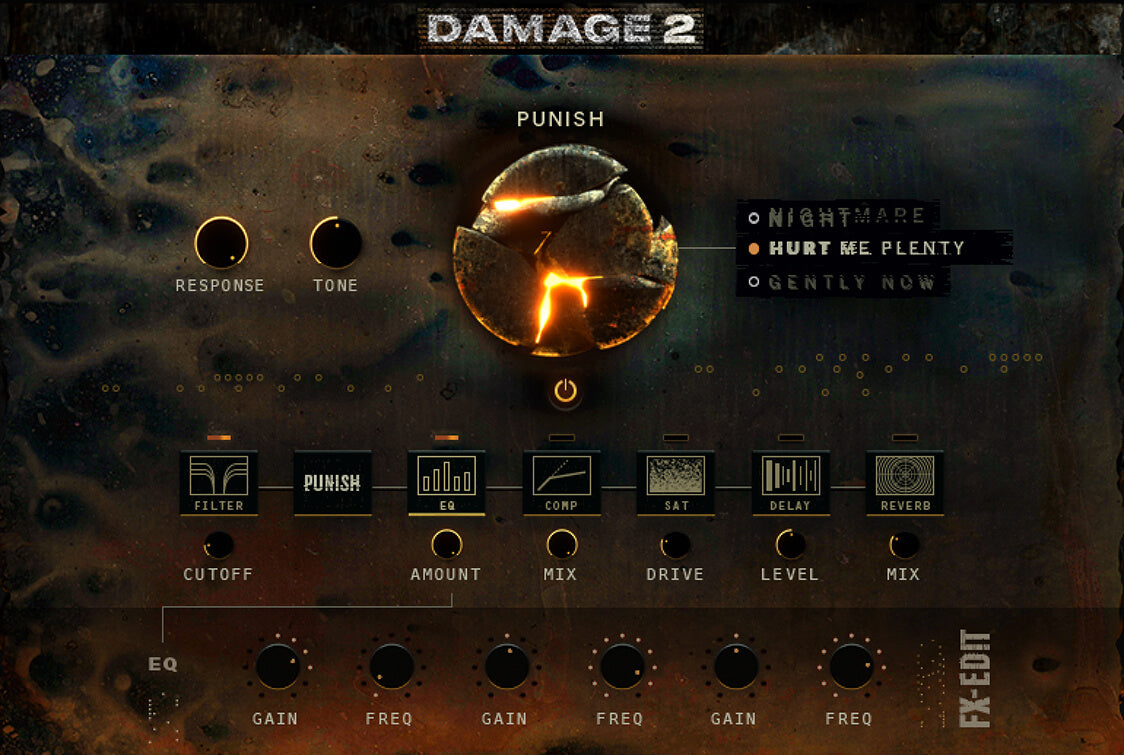1124x755 pixels.
Task: Select the Punish effect module
Action: click(332, 482)
